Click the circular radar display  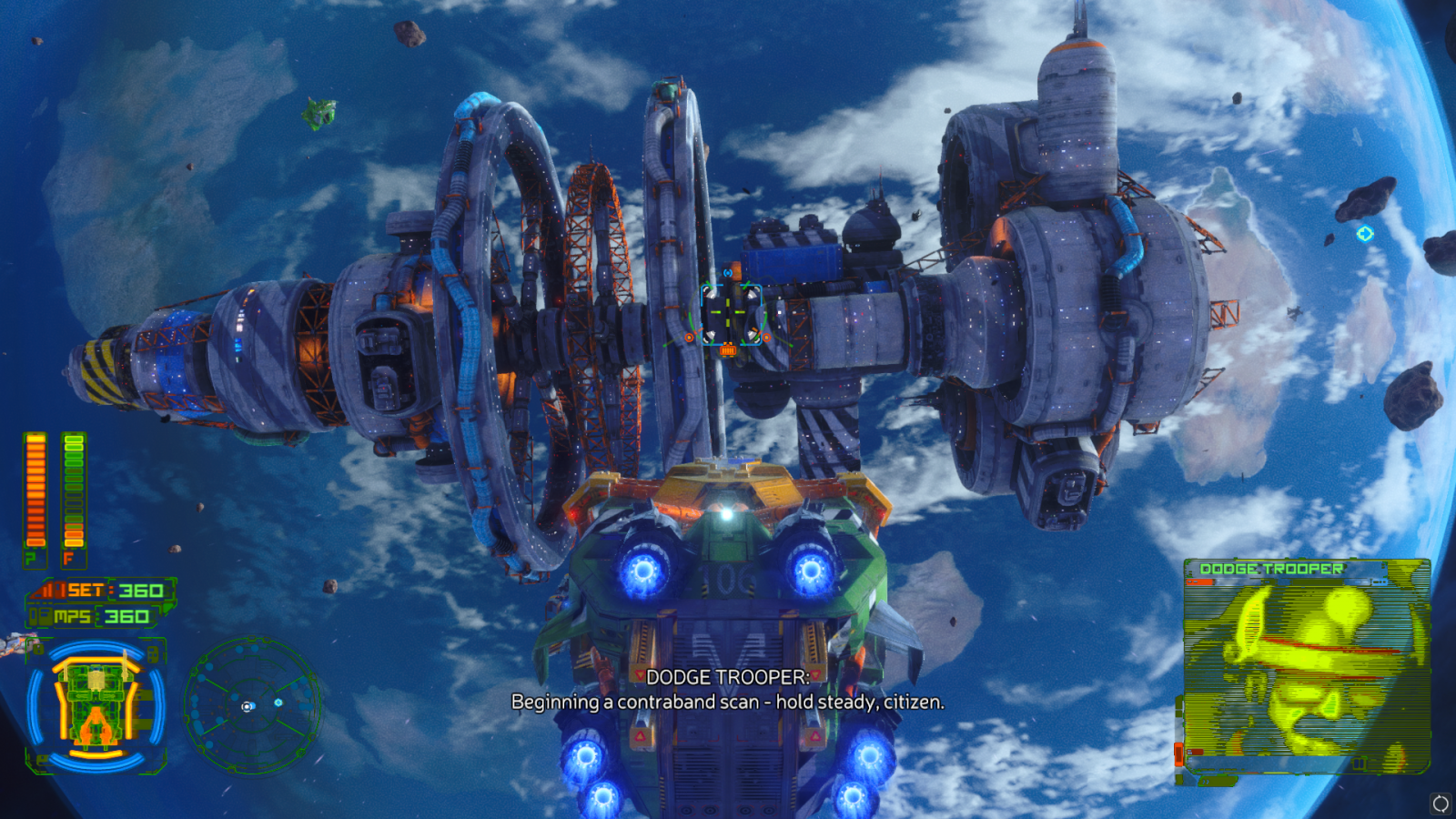pyautogui.click(x=246, y=705)
